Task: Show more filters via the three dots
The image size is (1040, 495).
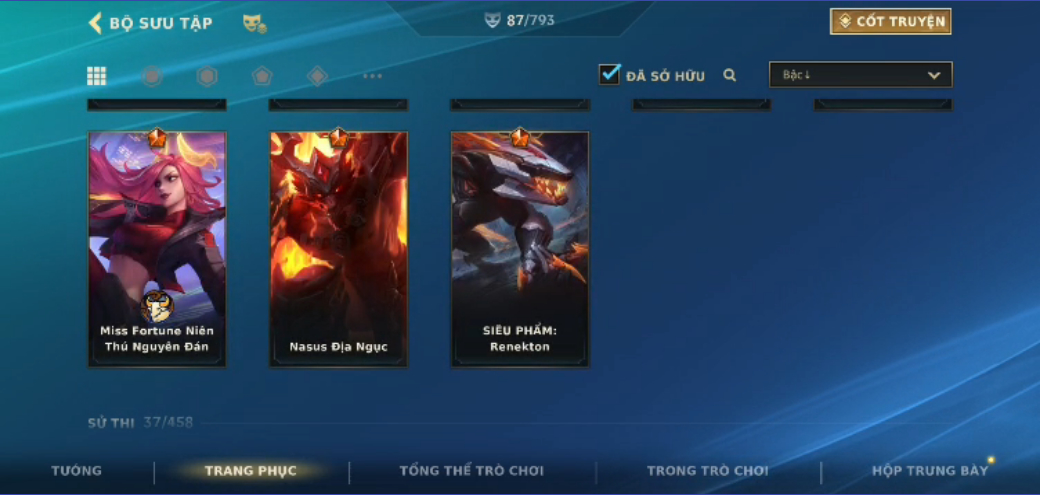Action: point(372,76)
